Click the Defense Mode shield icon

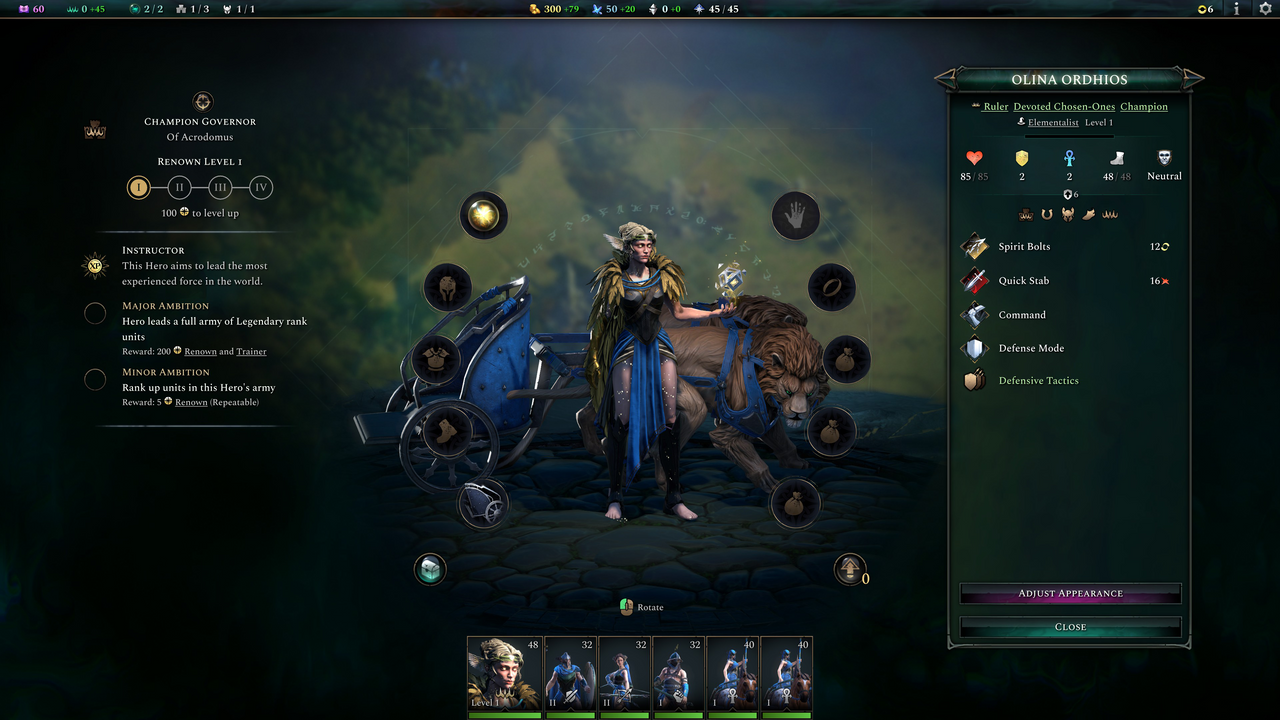974,348
